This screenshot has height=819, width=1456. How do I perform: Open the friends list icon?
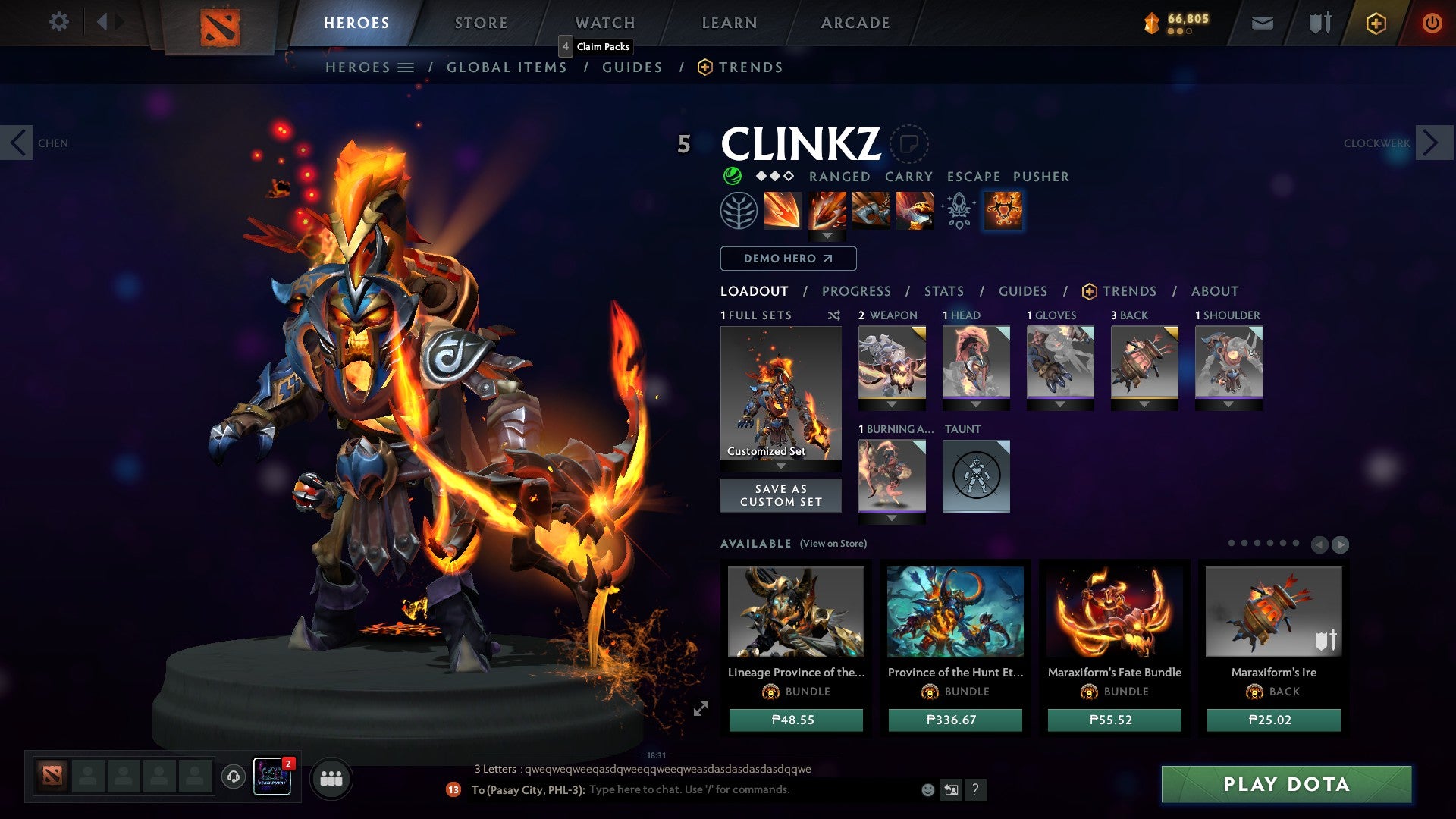point(331,778)
